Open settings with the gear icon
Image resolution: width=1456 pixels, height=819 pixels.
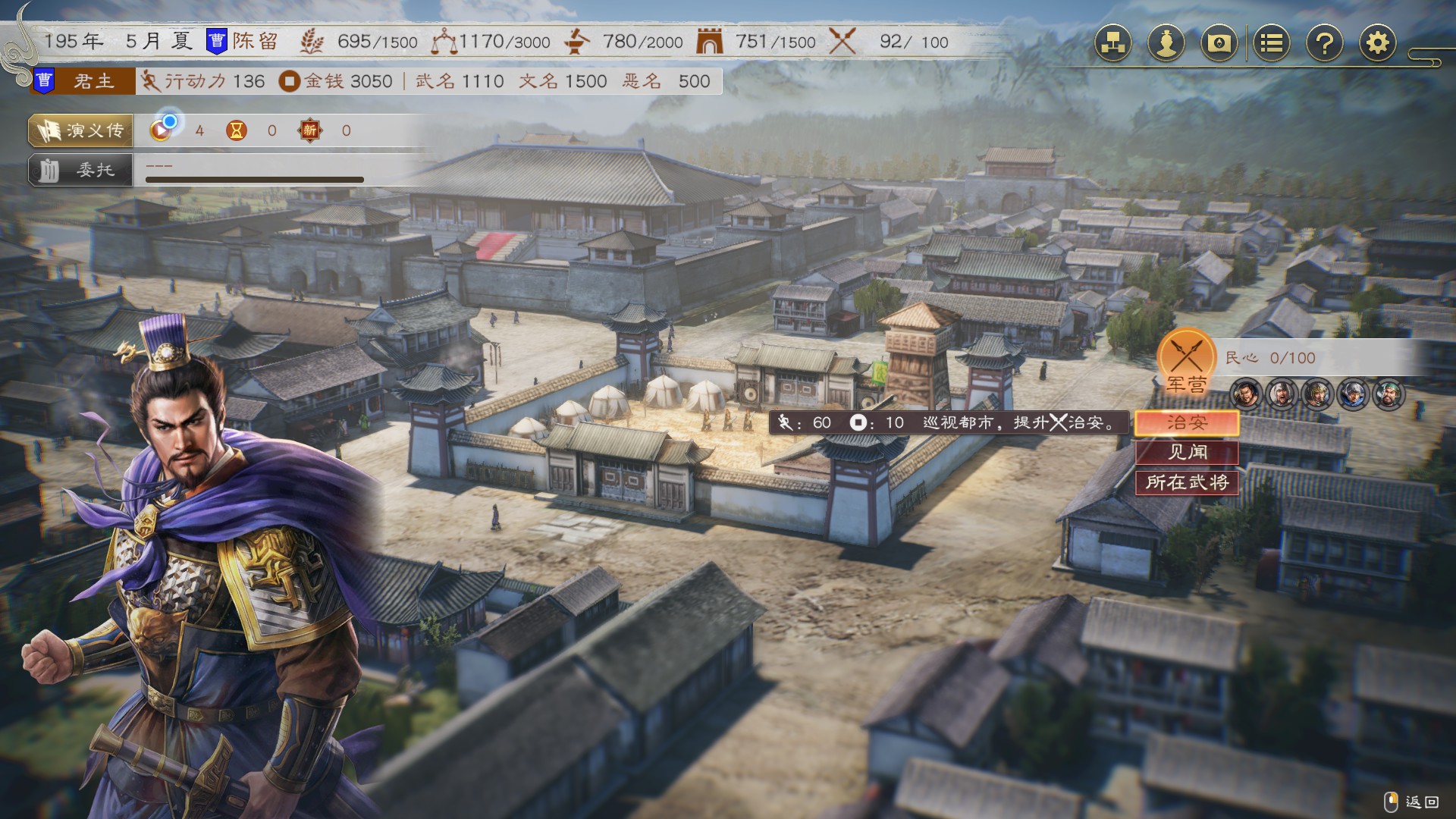(1378, 43)
